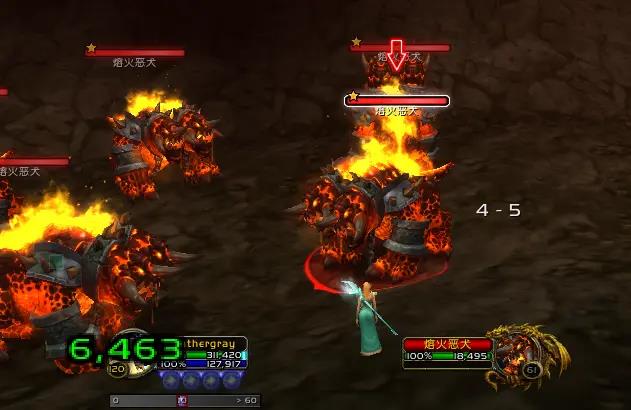Click the red 焰火恶犬 target name bar

[446, 344]
